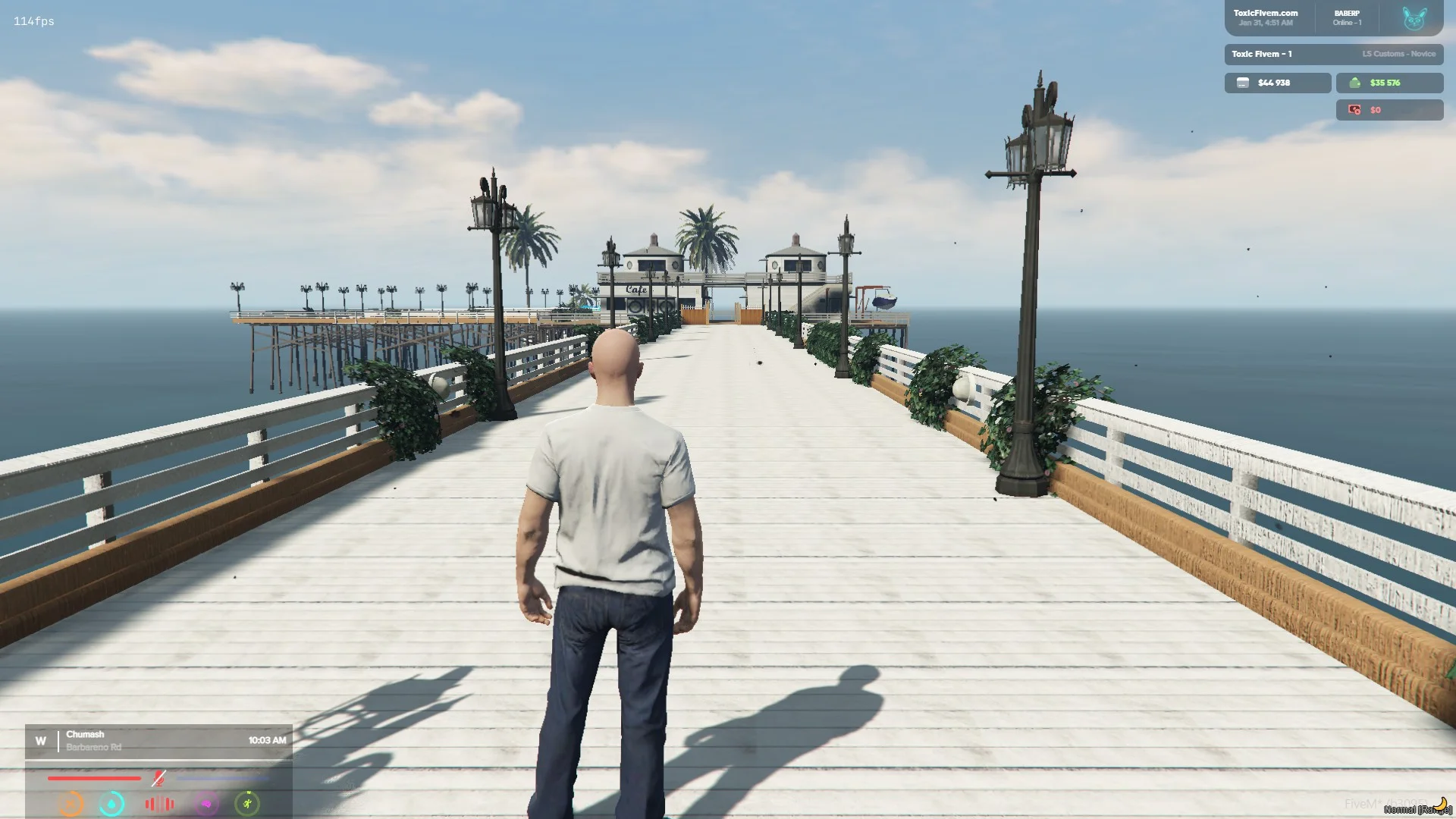Click the LS Customs job label bar
1456x819 pixels.
[1333, 54]
